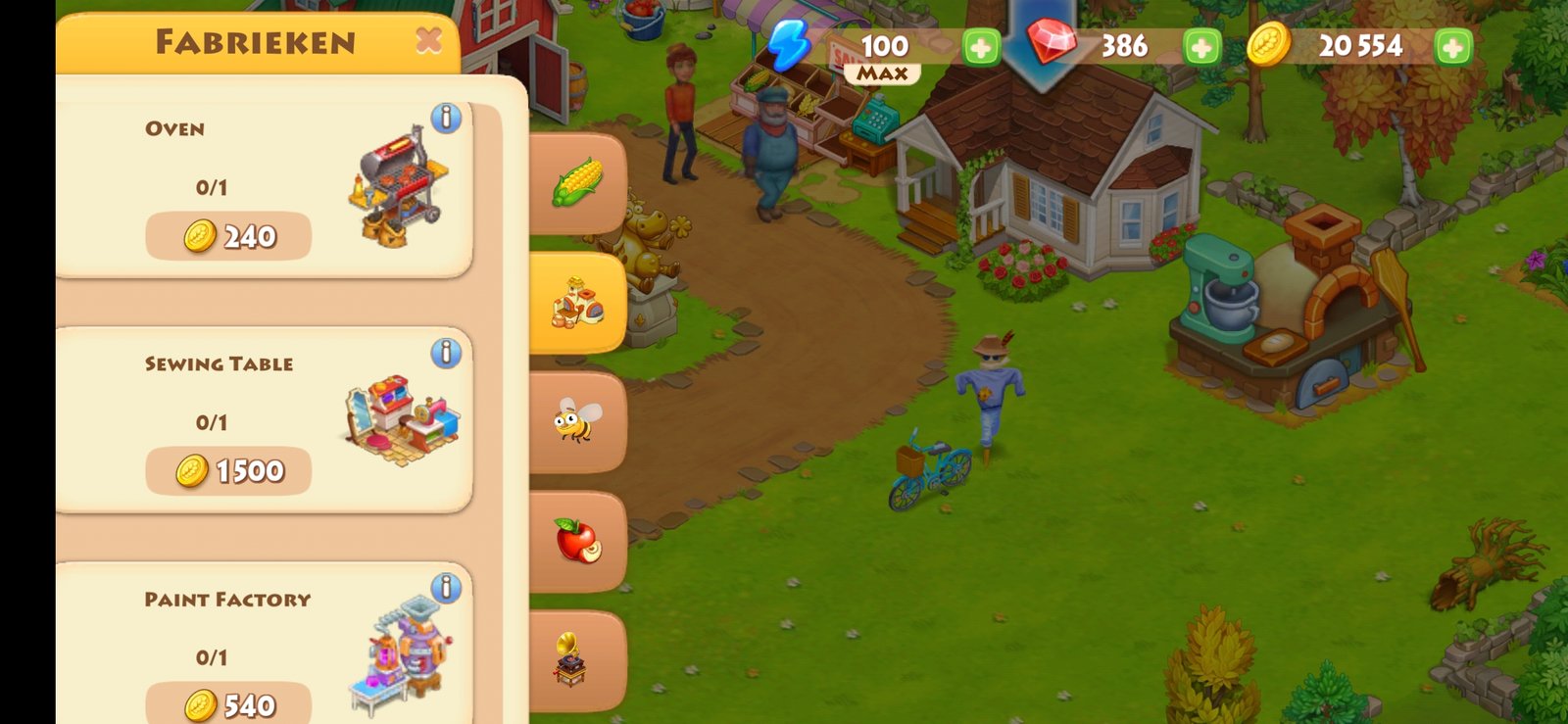
Task: Show info for the Sewing Table
Action: (446, 353)
